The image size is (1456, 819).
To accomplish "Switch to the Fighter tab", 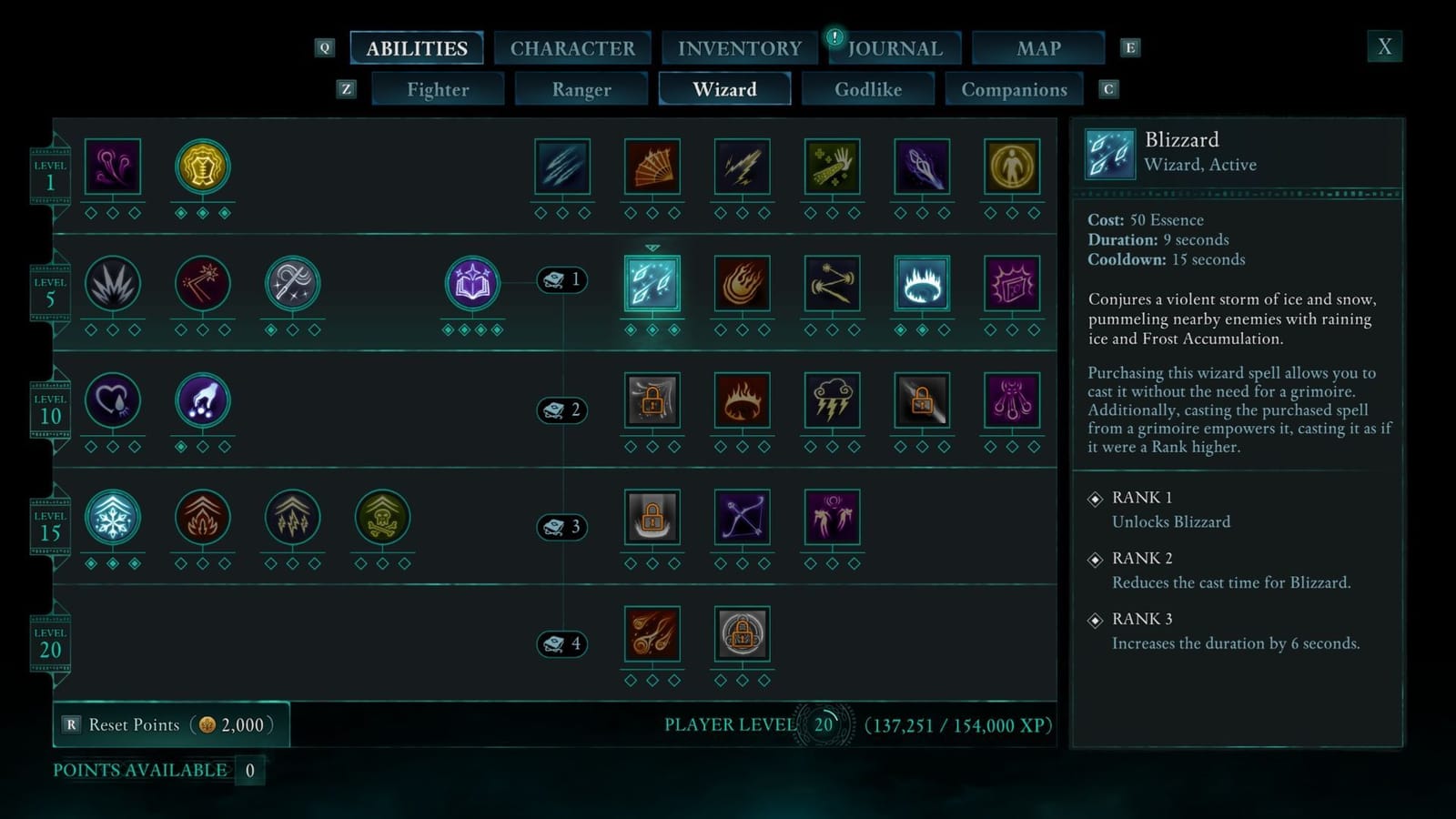I will pyautogui.click(x=439, y=89).
